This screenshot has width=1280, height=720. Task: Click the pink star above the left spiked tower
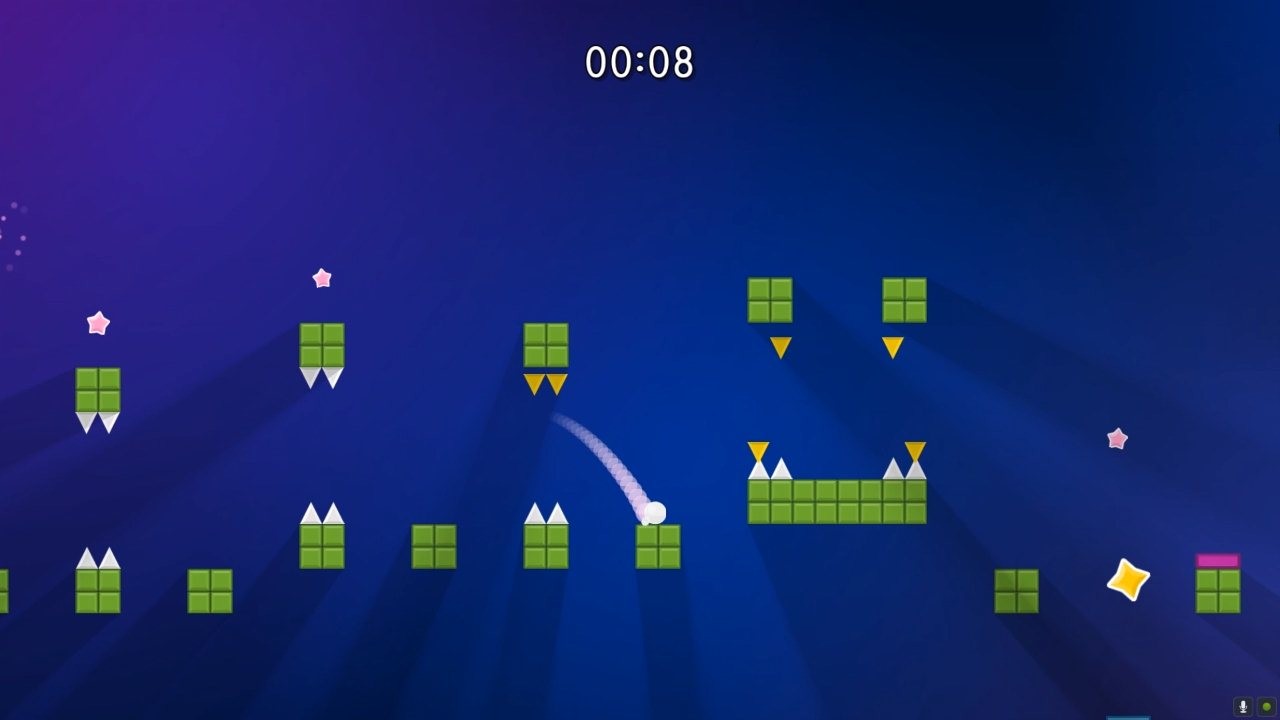click(x=321, y=278)
